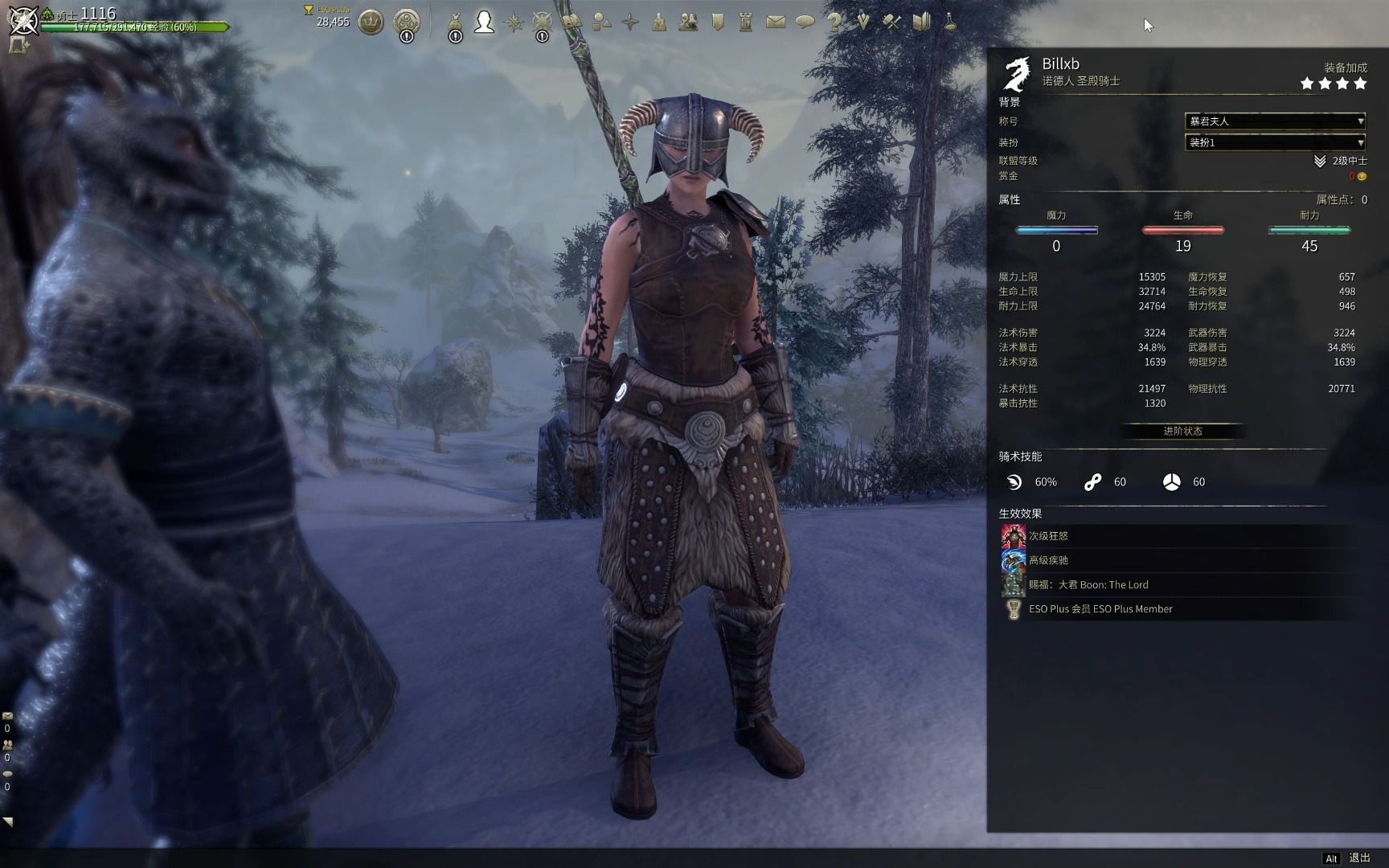Open the group members icon

point(688,23)
